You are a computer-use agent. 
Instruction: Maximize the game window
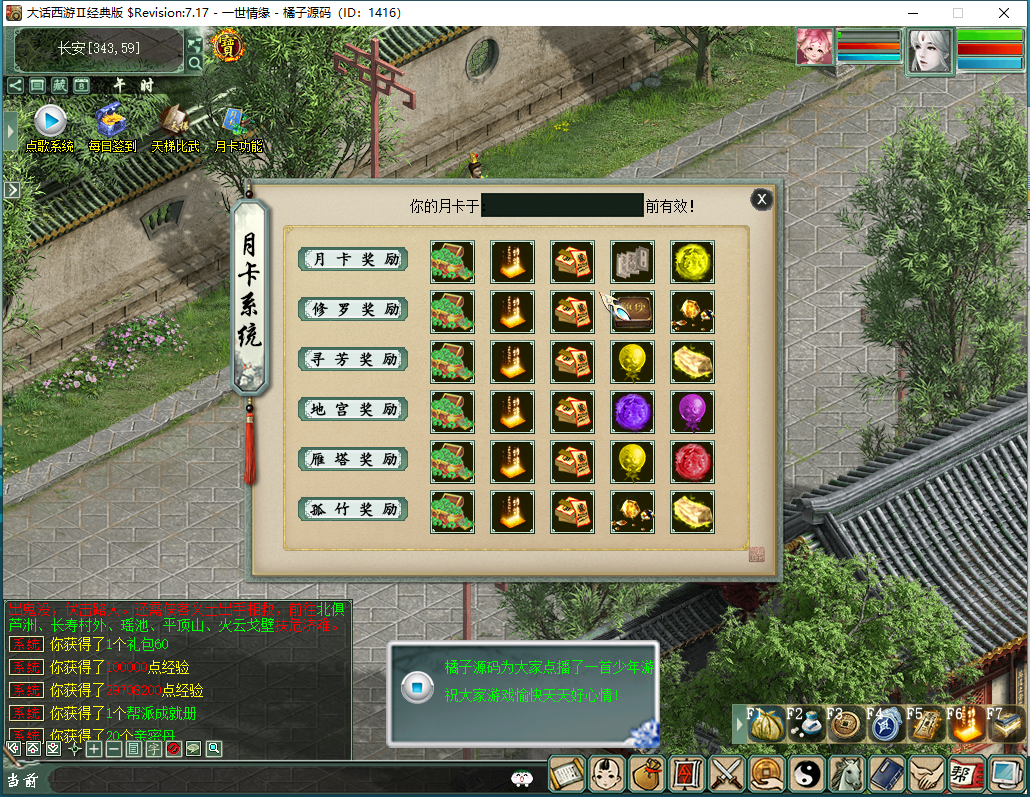tap(957, 13)
